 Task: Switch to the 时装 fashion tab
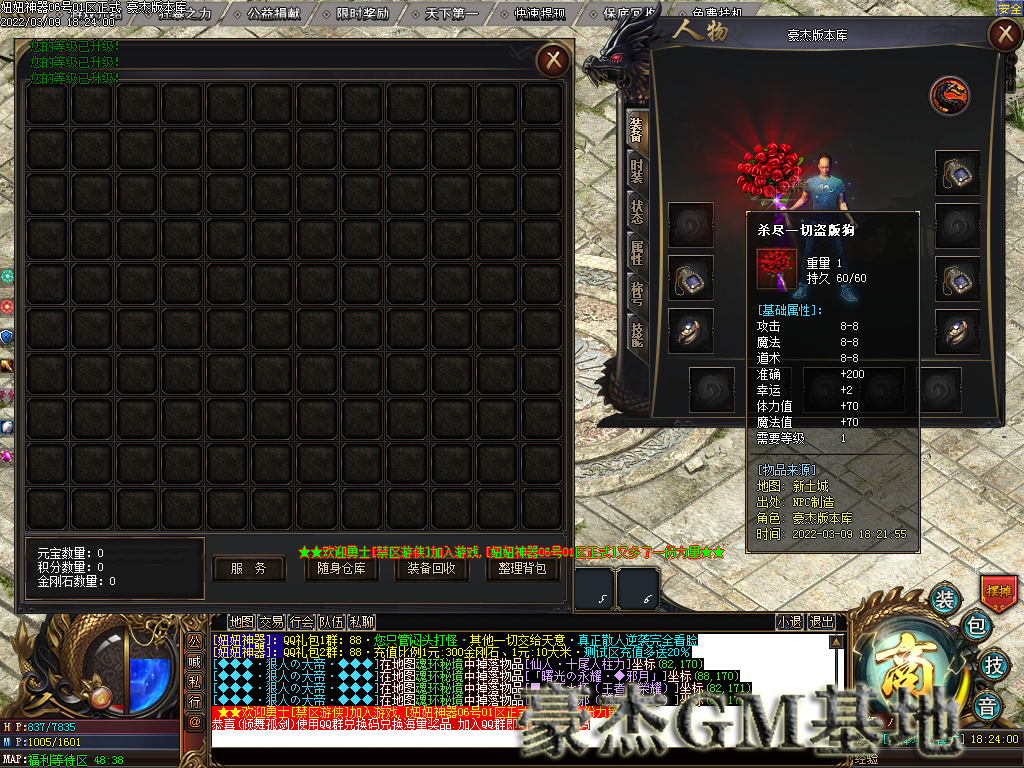pyautogui.click(x=636, y=170)
